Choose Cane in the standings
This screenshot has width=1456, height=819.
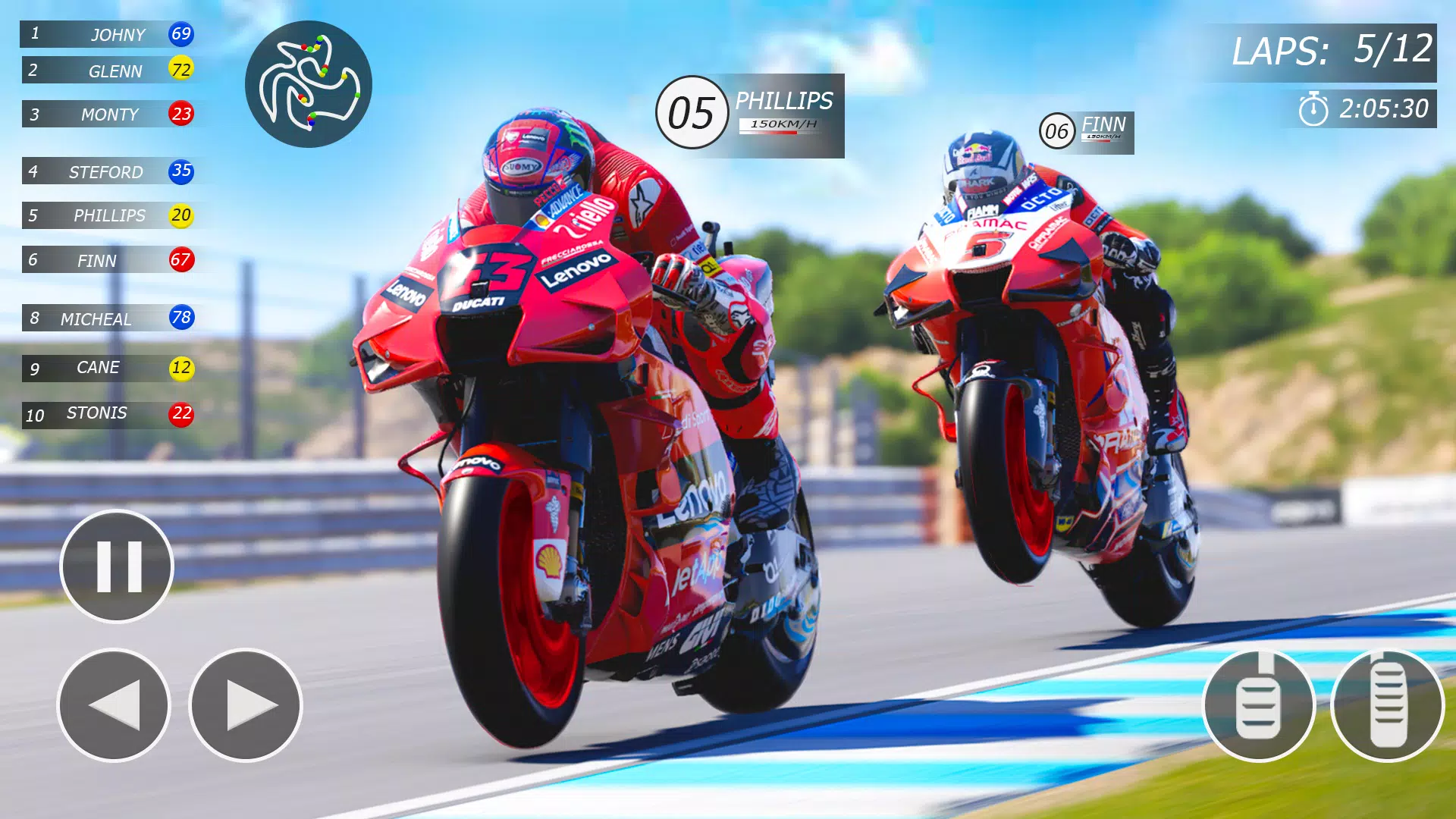pyautogui.click(x=108, y=369)
